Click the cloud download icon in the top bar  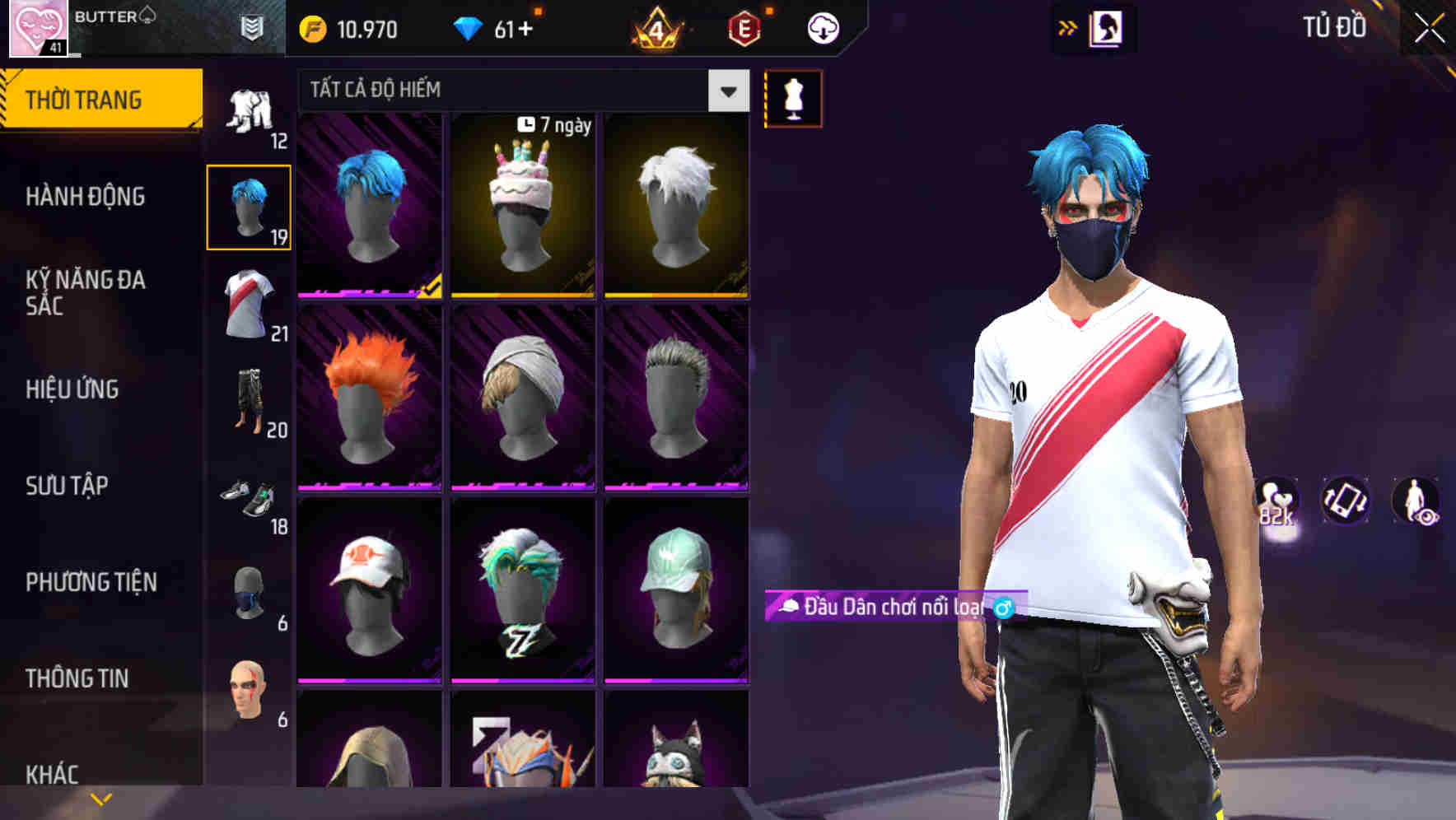tap(821, 27)
